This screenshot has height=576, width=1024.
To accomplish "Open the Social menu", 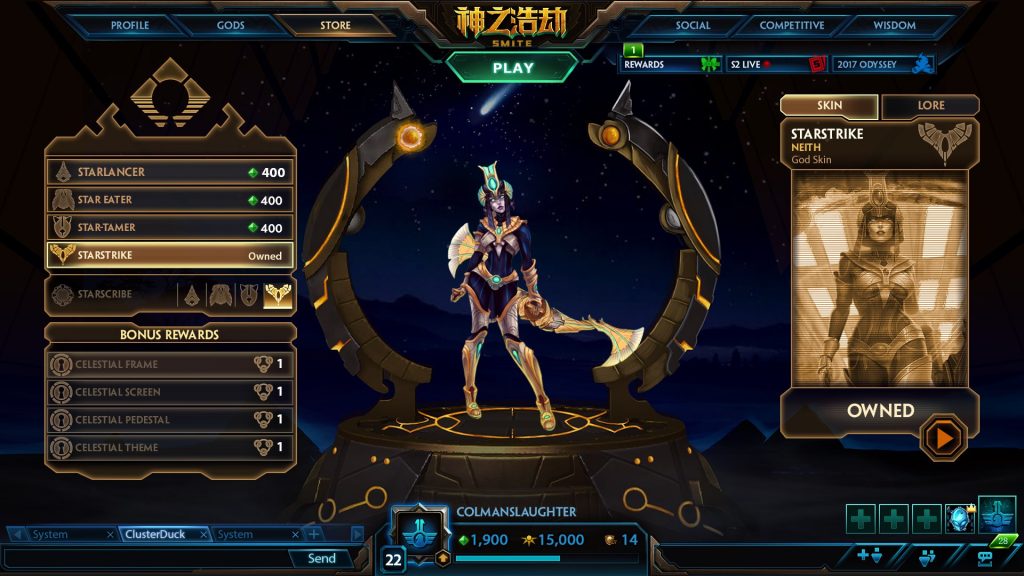I will [692, 25].
